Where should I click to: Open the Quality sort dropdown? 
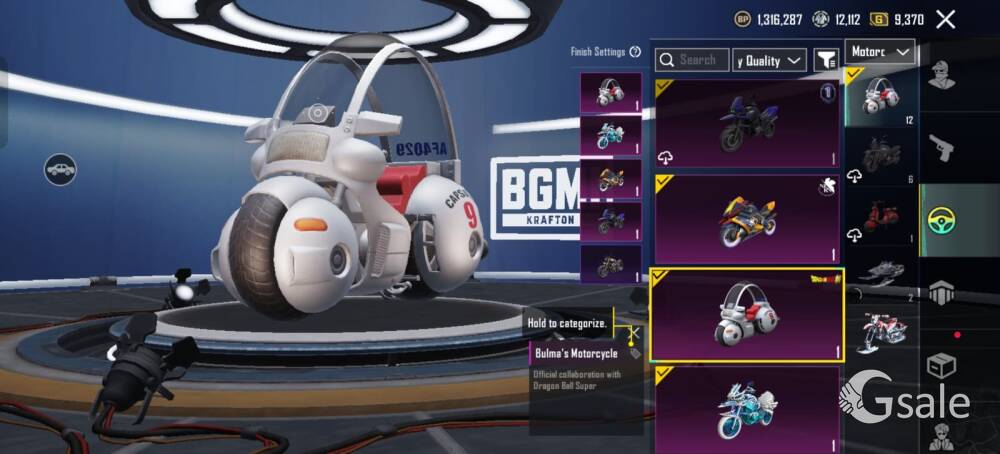pos(769,60)
